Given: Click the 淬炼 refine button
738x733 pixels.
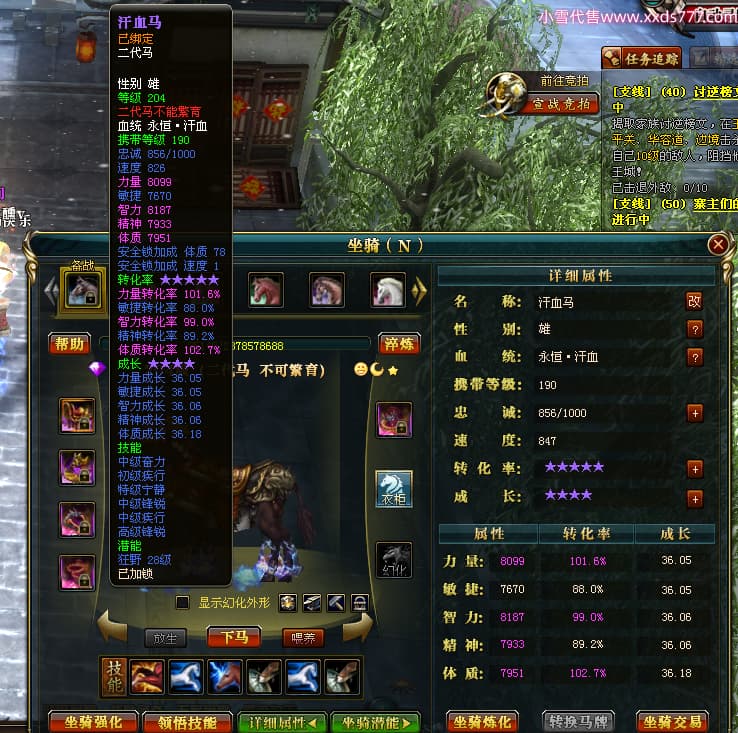Looking at the screenshot, I should [x=399, y=344].
